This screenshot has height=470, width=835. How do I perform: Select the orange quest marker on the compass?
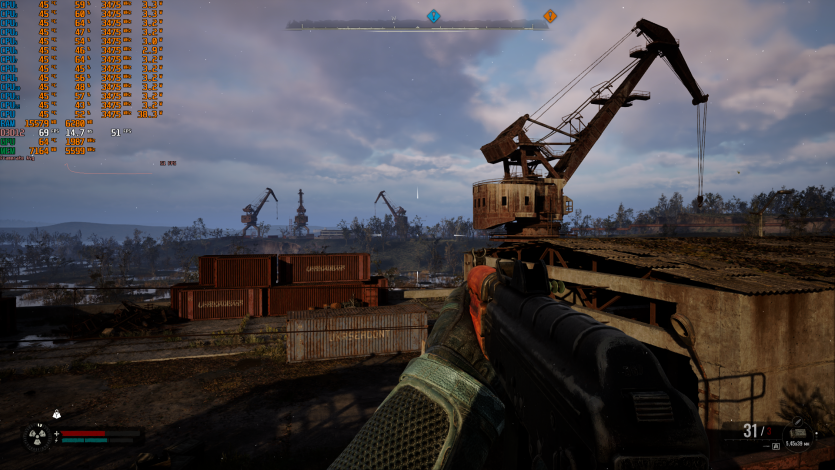tap(549, 16)
